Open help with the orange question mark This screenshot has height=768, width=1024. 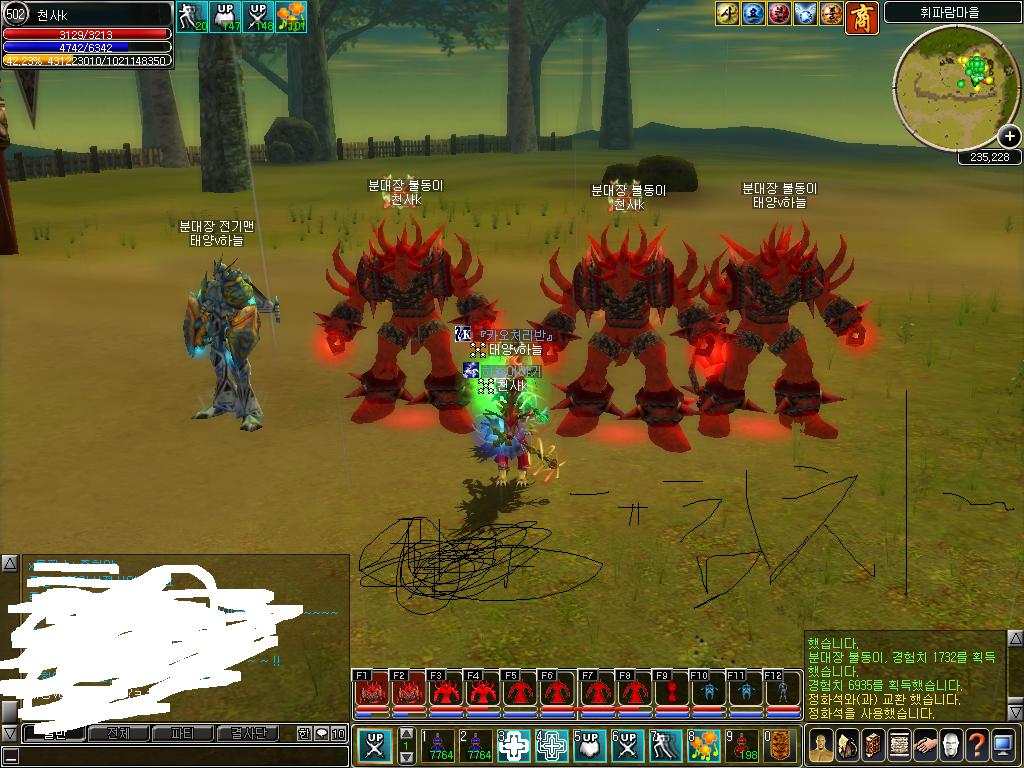976,745
